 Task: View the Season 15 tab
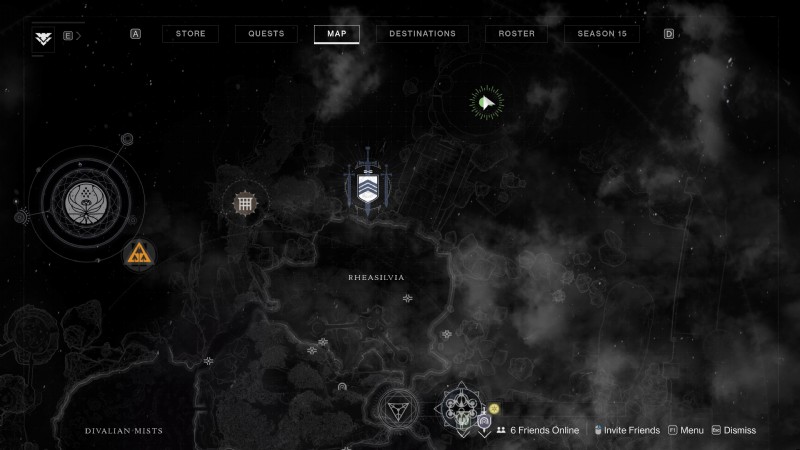[602, 34]
